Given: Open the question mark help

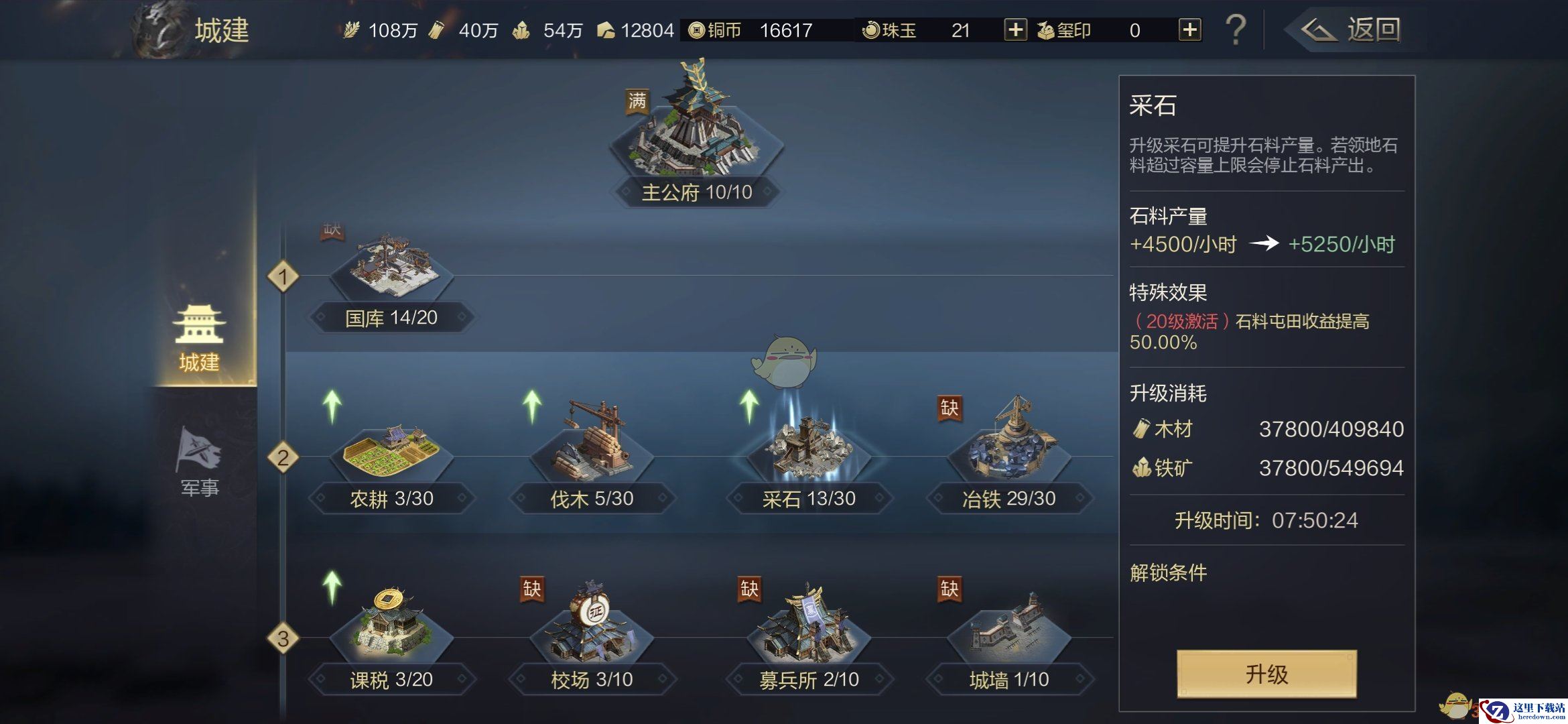Looking at the screenshot, I should point(1235,30).
